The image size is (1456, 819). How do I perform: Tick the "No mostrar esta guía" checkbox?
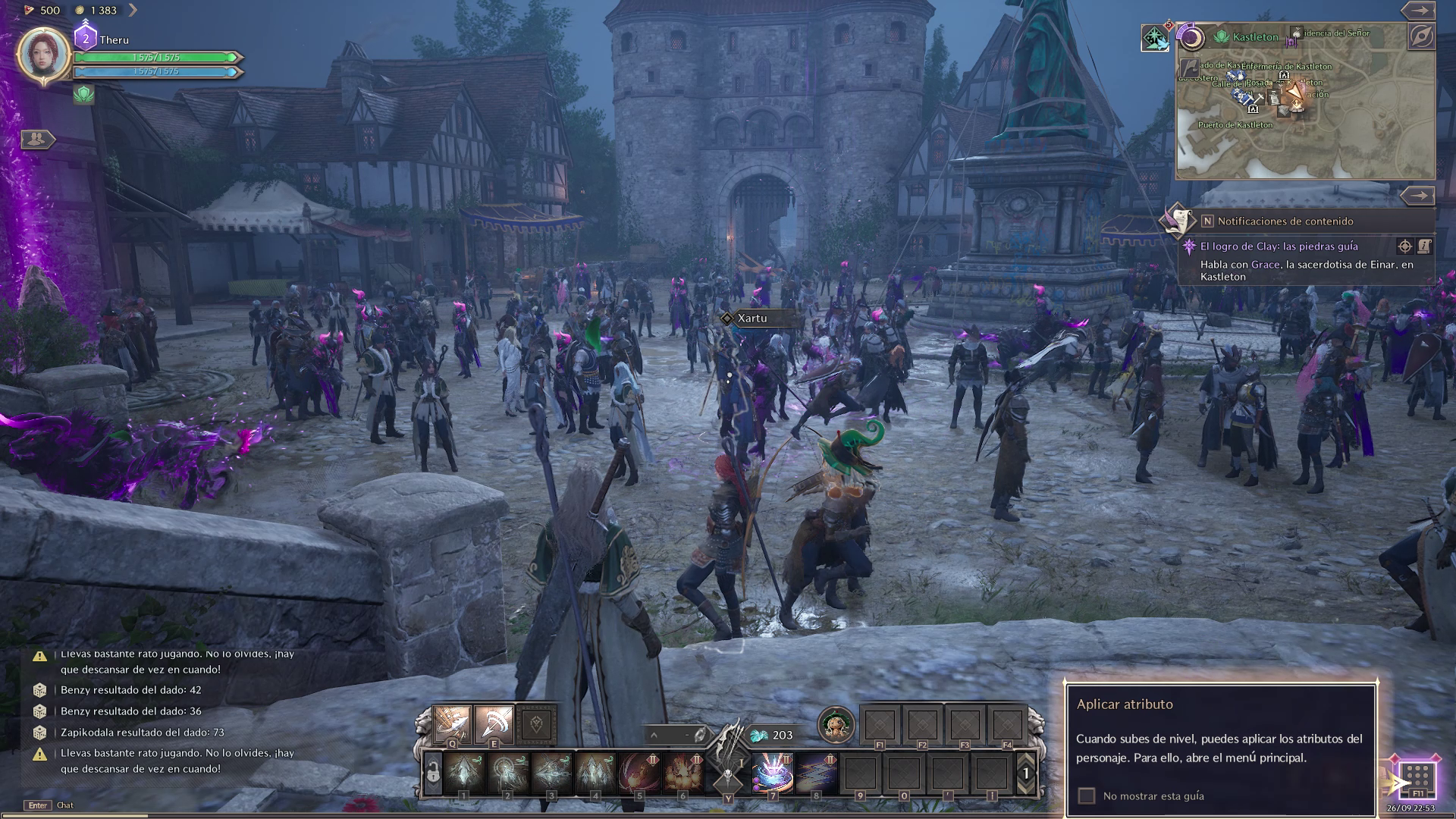(x=1087, y=795)
